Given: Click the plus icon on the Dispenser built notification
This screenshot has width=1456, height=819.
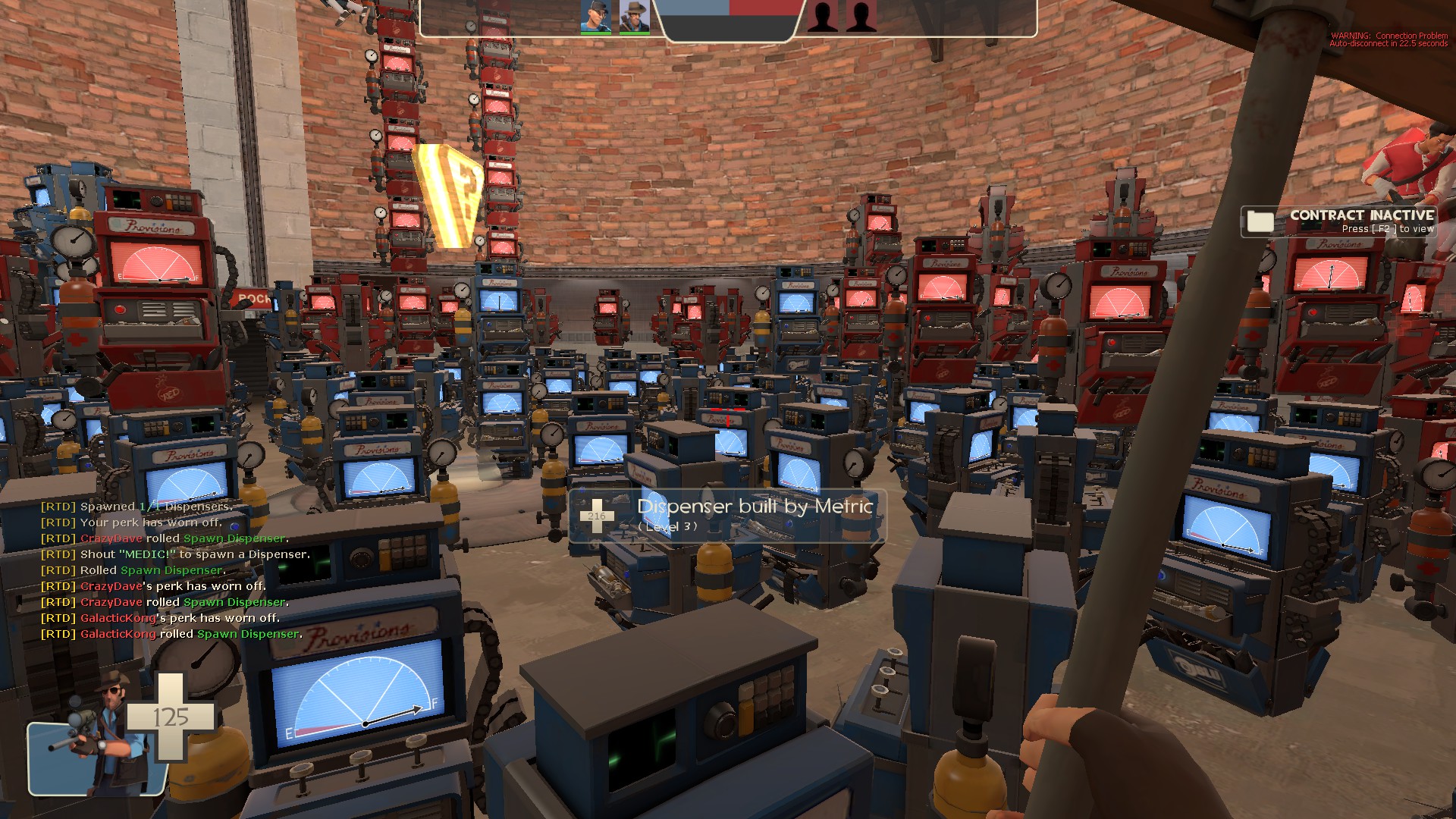Looking at the screenshot, I should click(x=597, y=515).
